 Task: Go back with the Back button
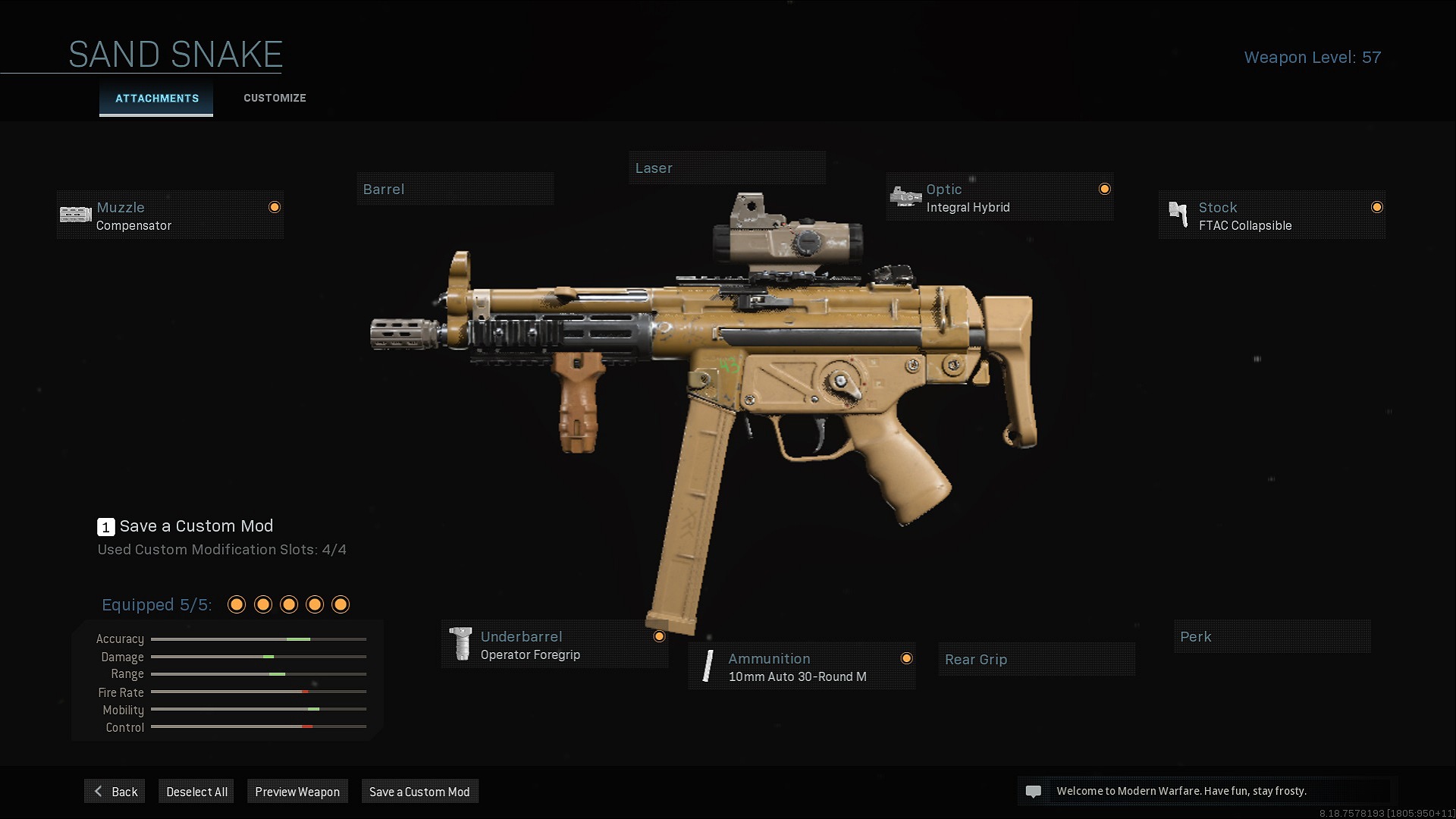115,792
